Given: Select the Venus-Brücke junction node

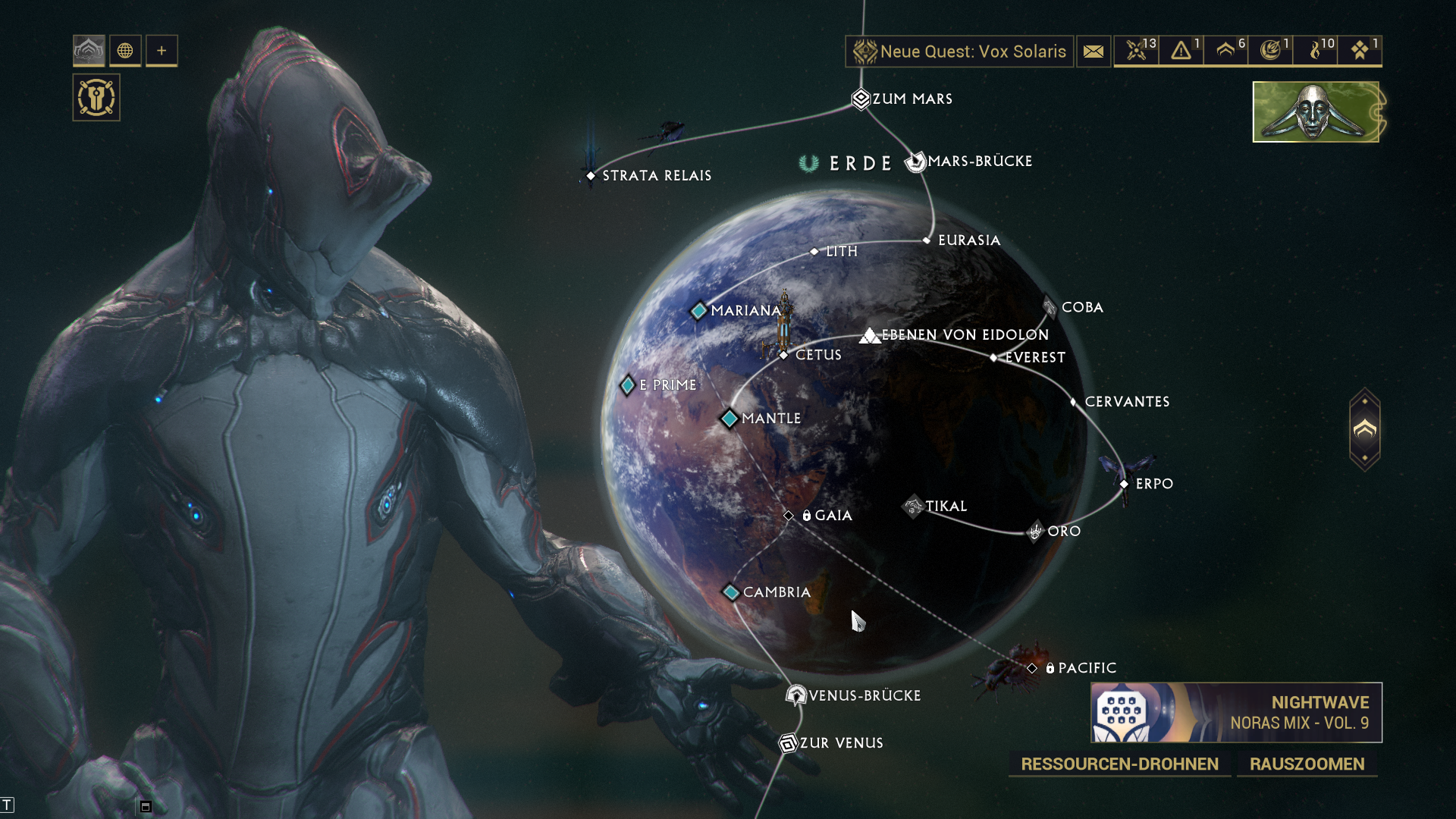Looking at the screenshot, I should coord(795,695).
